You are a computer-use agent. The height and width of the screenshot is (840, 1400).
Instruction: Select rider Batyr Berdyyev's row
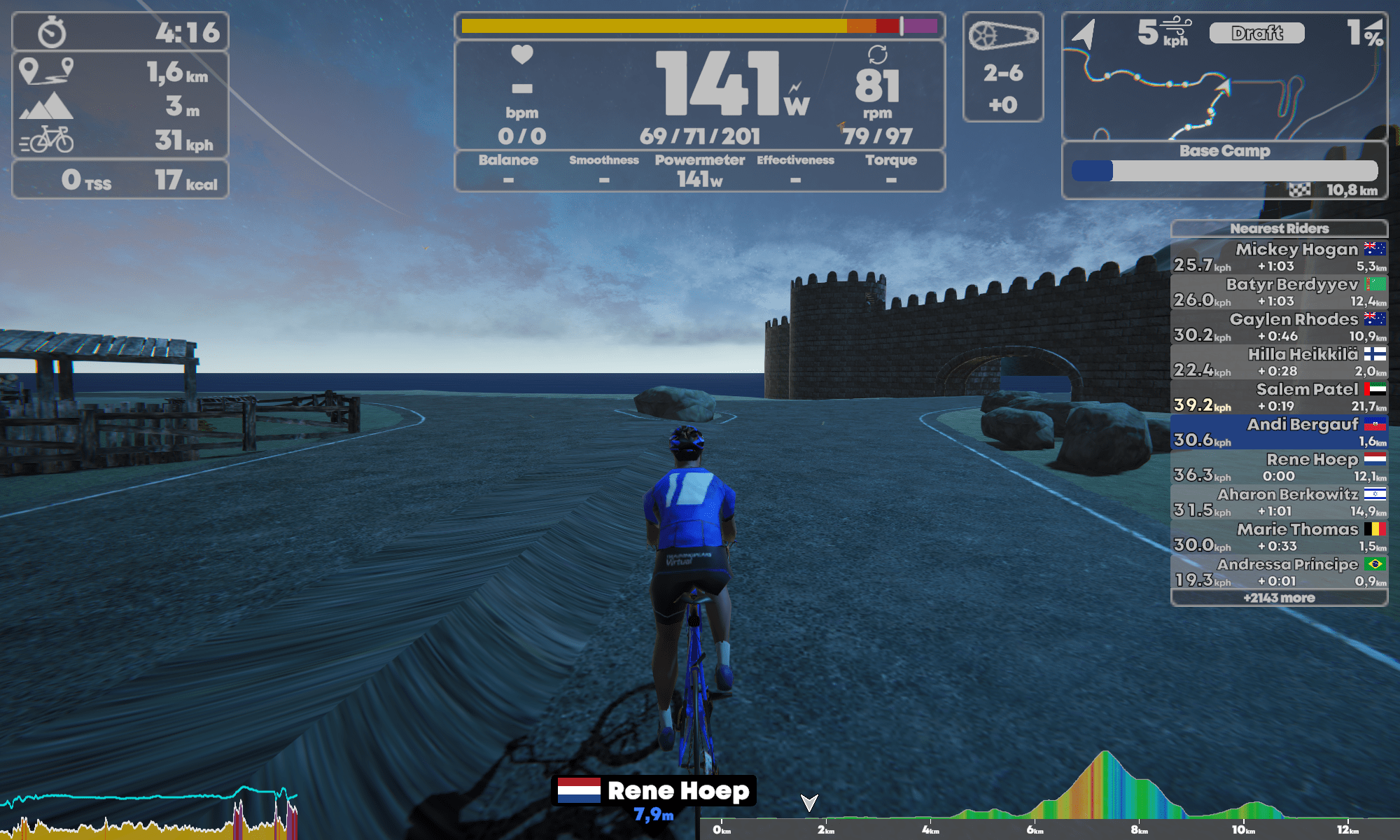coord(1279,292)
